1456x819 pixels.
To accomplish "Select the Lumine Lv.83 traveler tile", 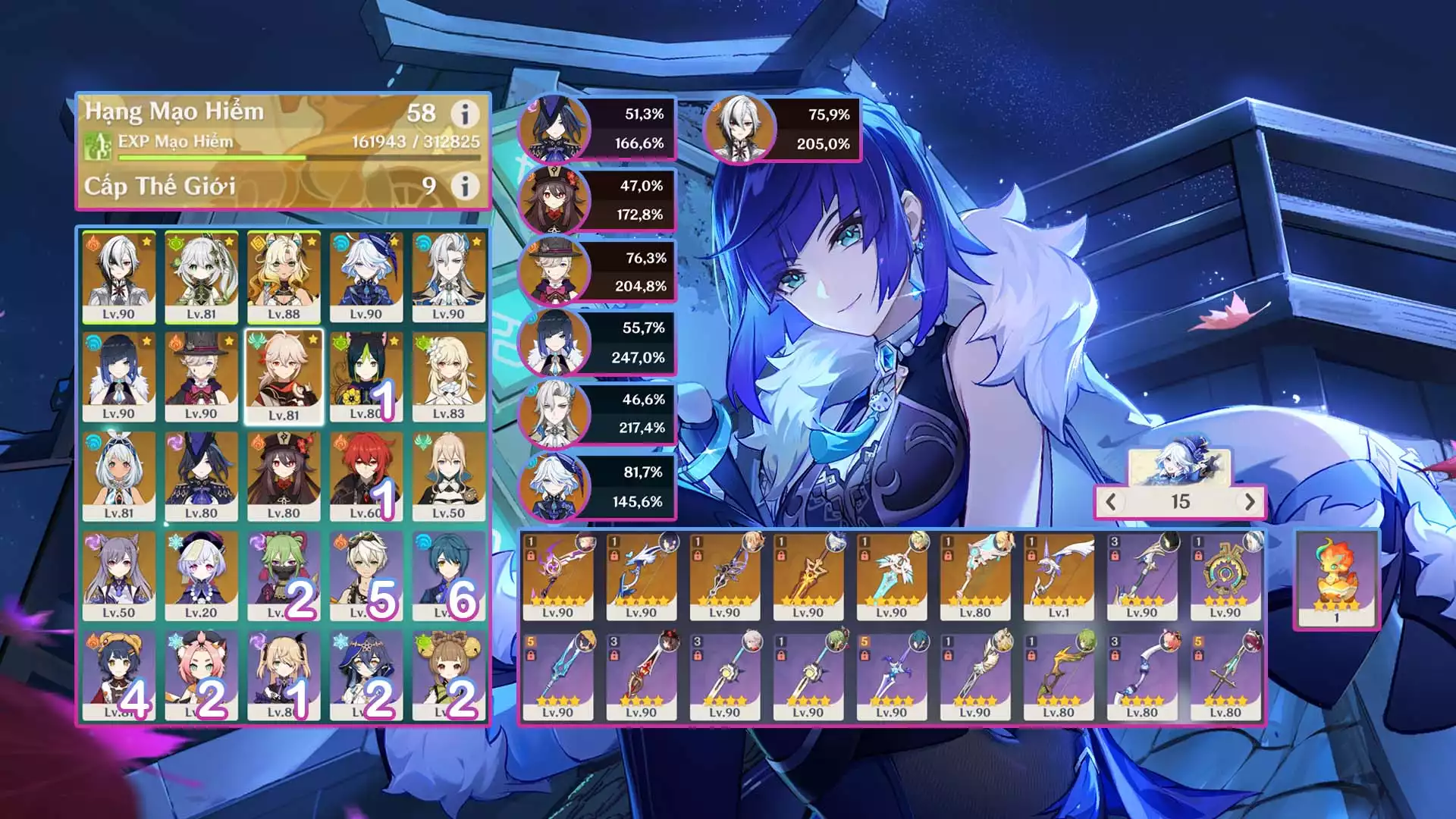I will [448, 377].
